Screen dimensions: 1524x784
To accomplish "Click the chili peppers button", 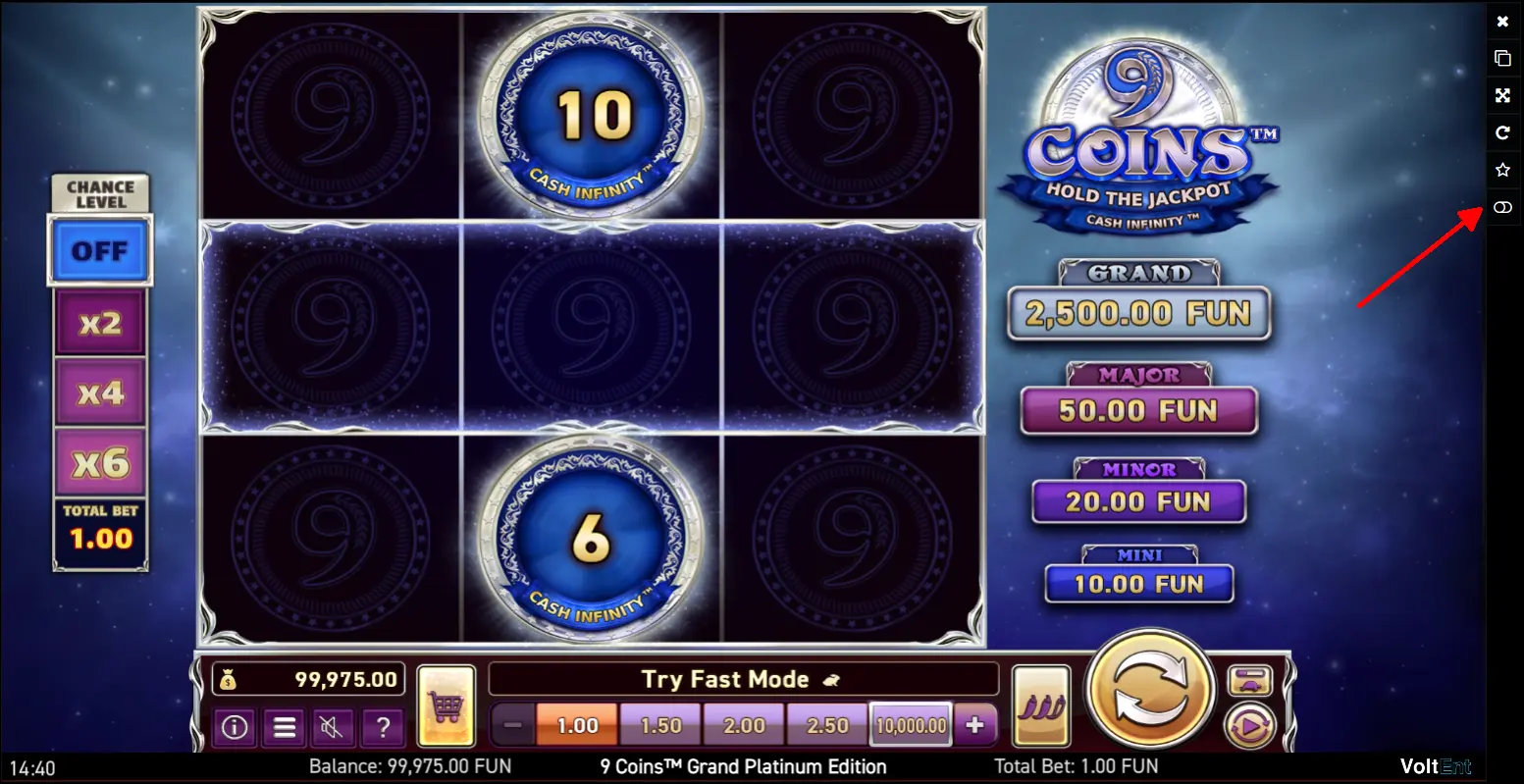I will 1040,705.
